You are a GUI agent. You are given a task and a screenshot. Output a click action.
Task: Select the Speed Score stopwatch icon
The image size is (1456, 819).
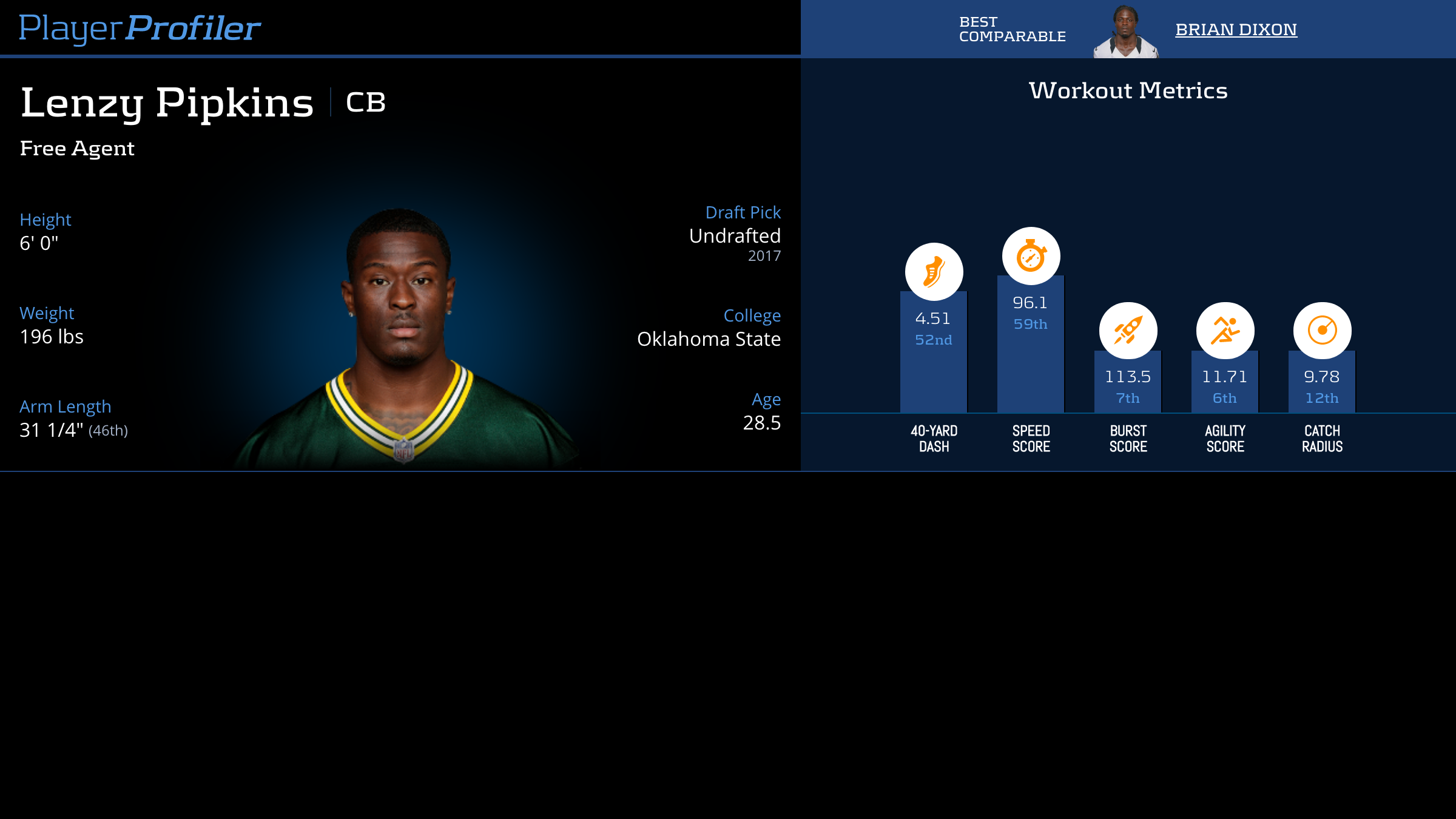(1031, 256)
